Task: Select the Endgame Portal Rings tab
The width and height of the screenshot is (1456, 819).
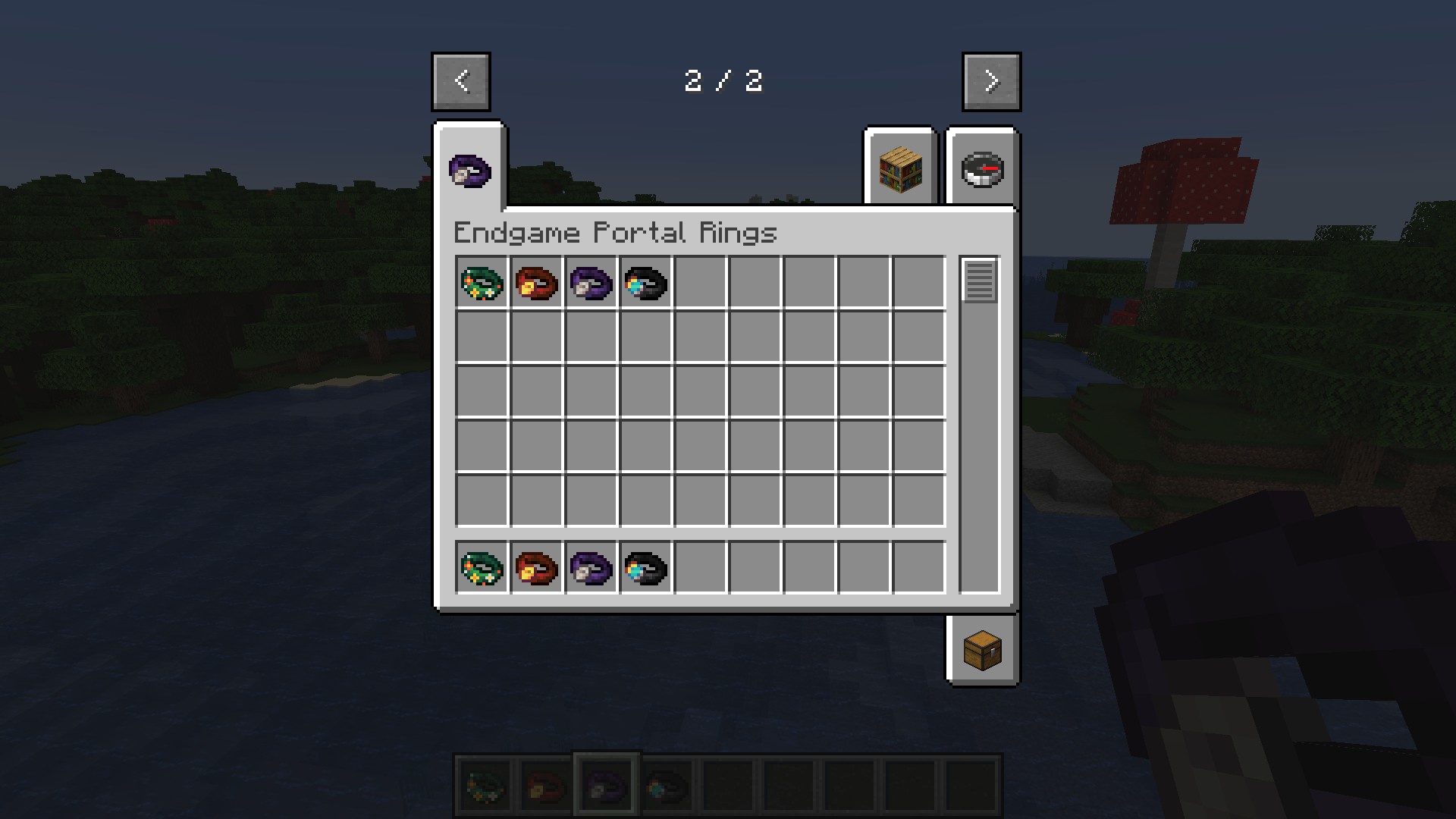Action: [469, 170]
